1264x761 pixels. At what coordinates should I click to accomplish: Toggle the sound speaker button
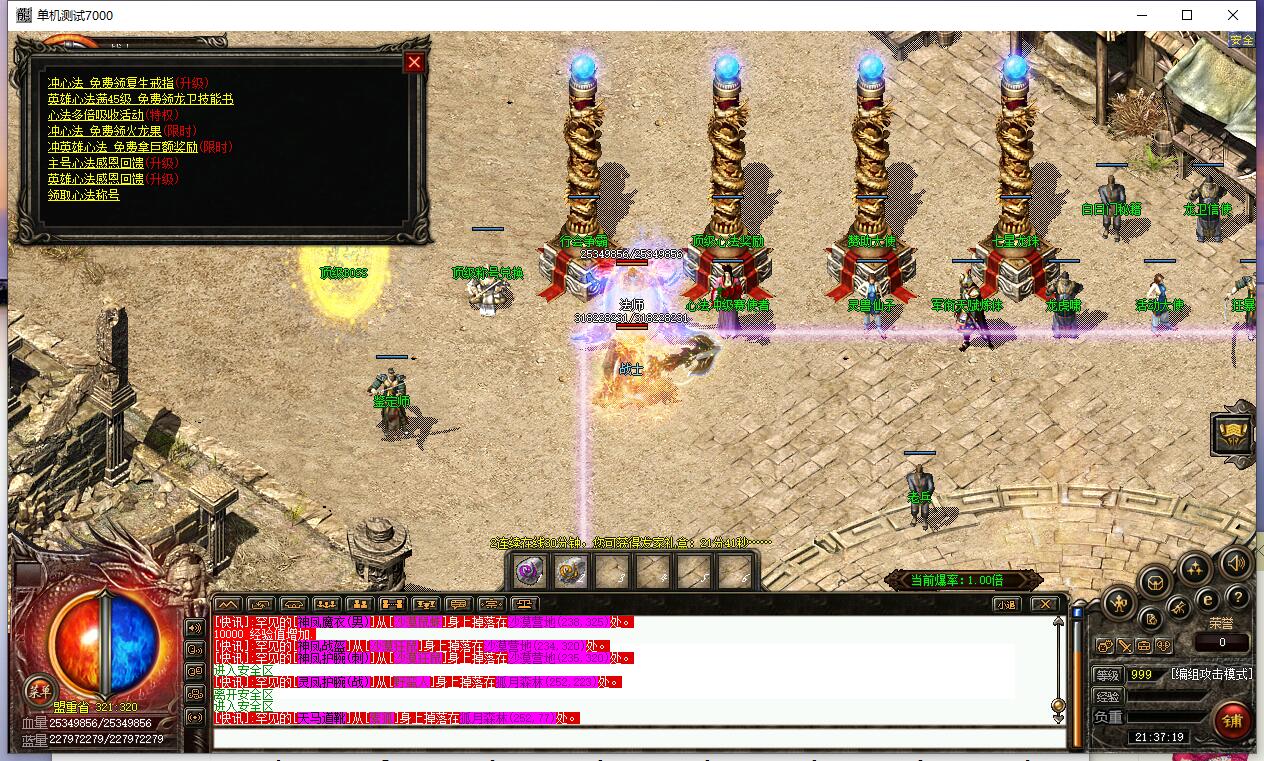[1236, 564]
